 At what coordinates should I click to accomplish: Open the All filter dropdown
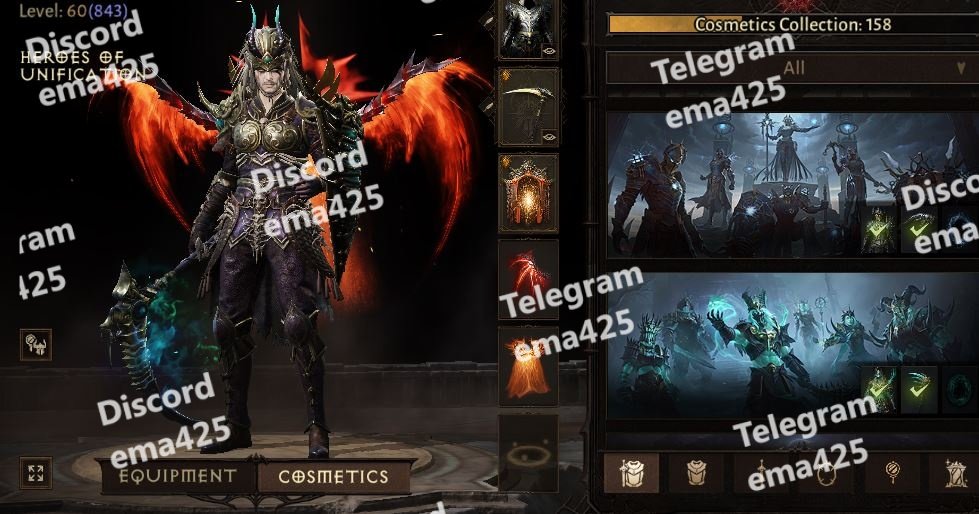click(x=793, y=68)
